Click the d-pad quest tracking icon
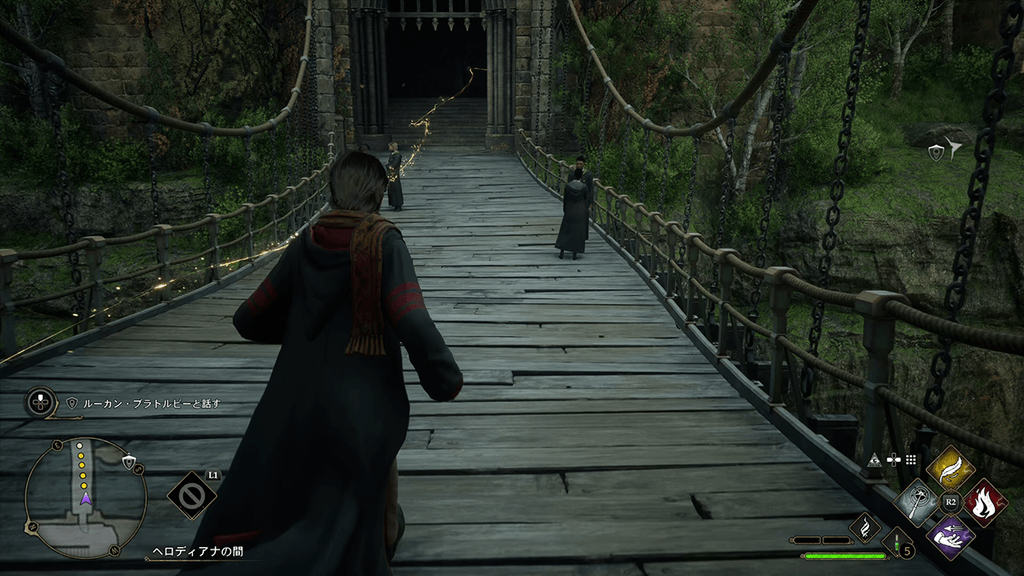Image resolution: width=1024 pixels, height=576 pixels. click(40, 403)
